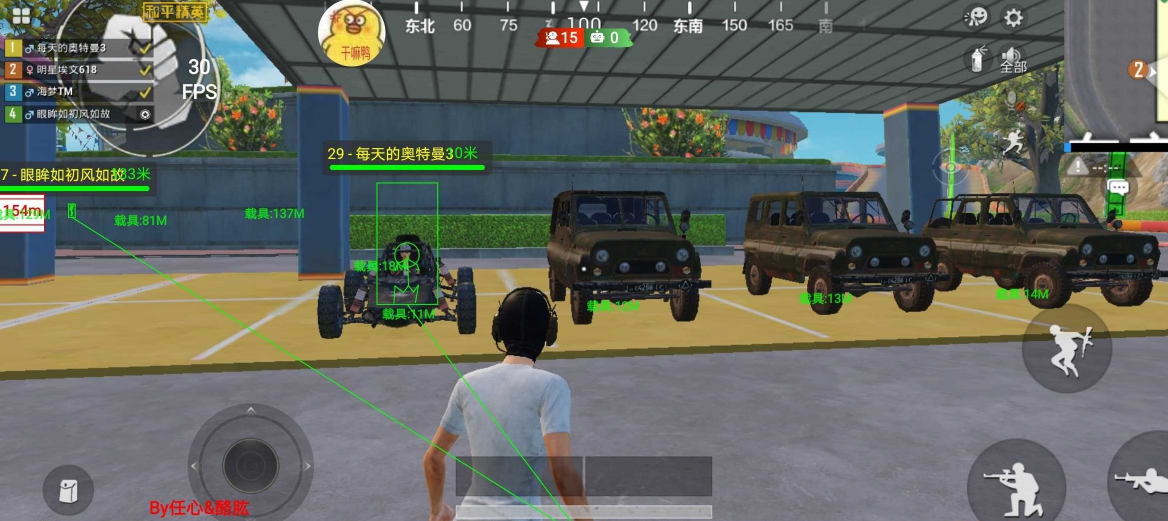This screenshot has height=521, width=1168.
Task: Select the first empty weapon slot
Action: coord(519,476)
